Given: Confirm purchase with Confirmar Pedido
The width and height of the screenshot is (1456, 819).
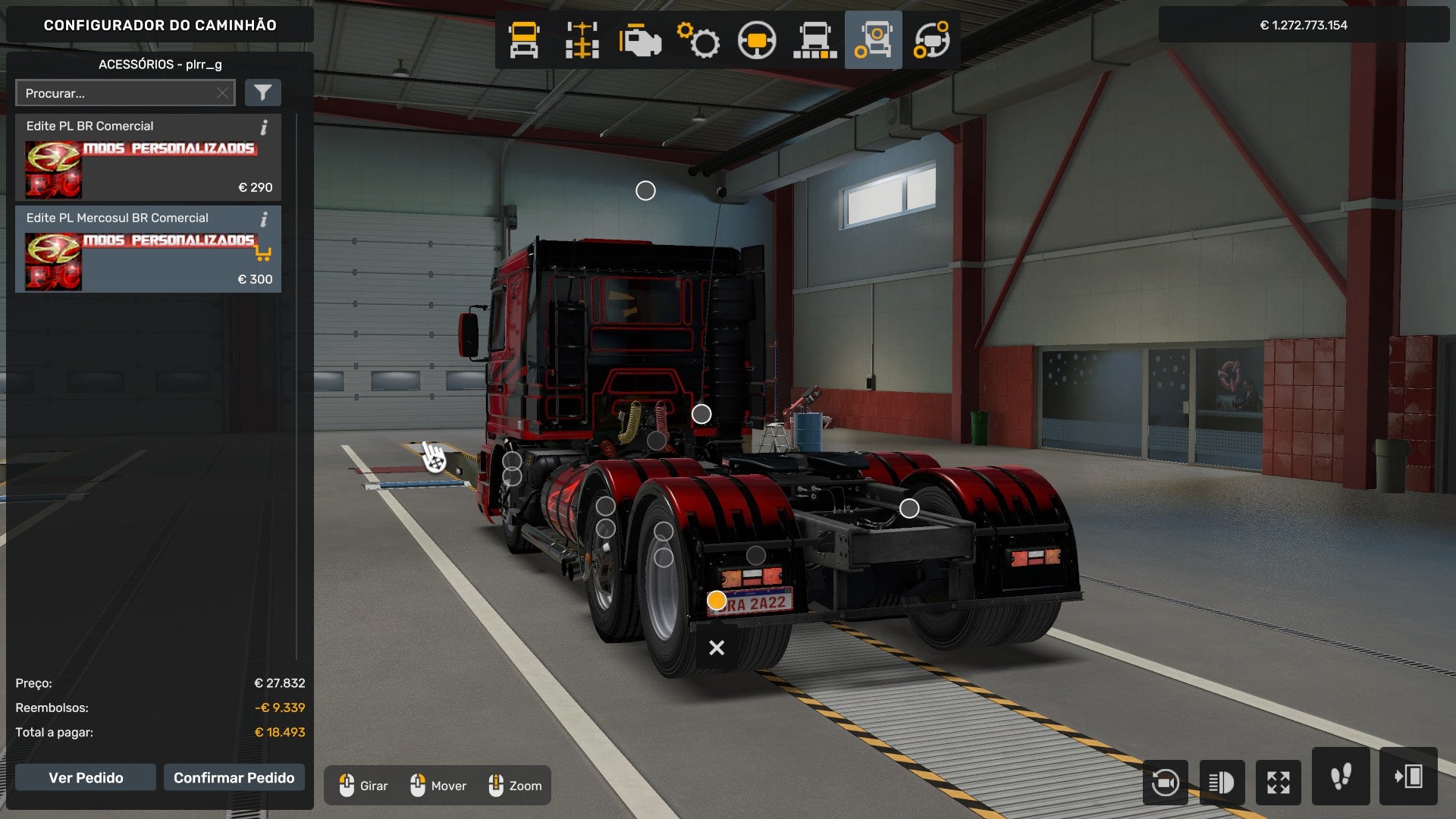Looking at the screenshot, I should pyautogui.click(x=234, y=777).
